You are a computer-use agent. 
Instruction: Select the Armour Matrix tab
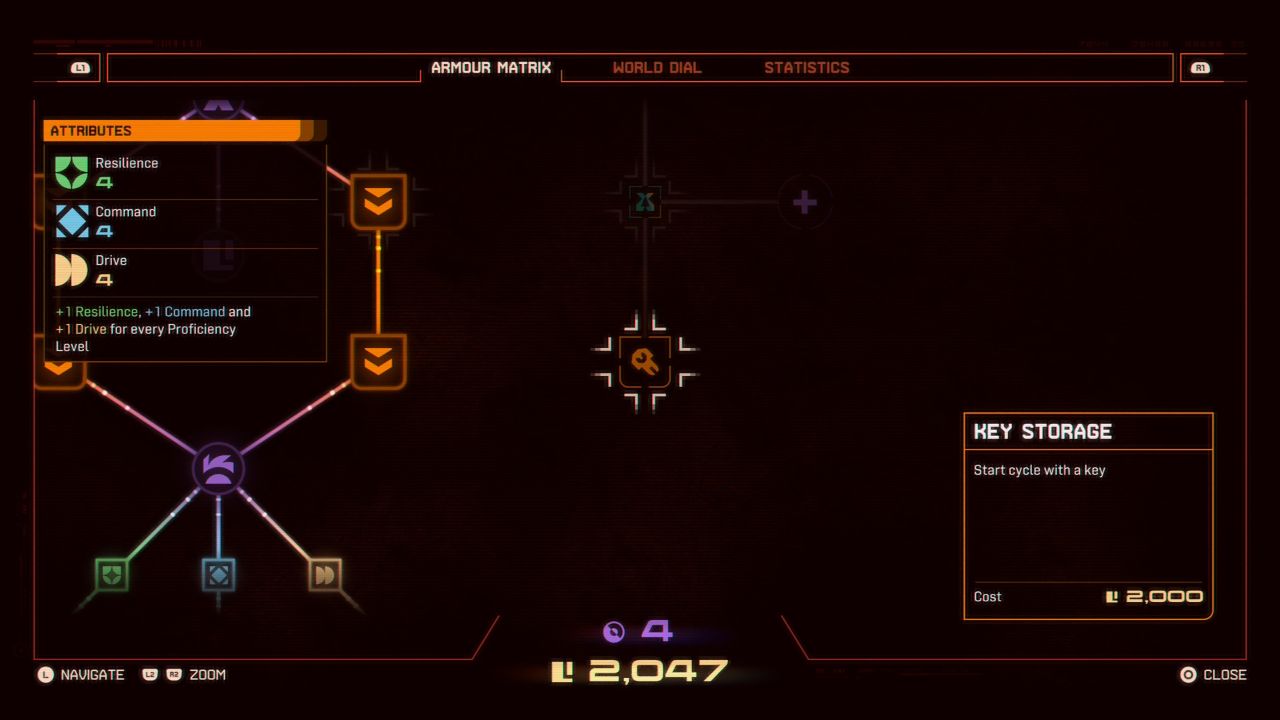tap(491, 67)
